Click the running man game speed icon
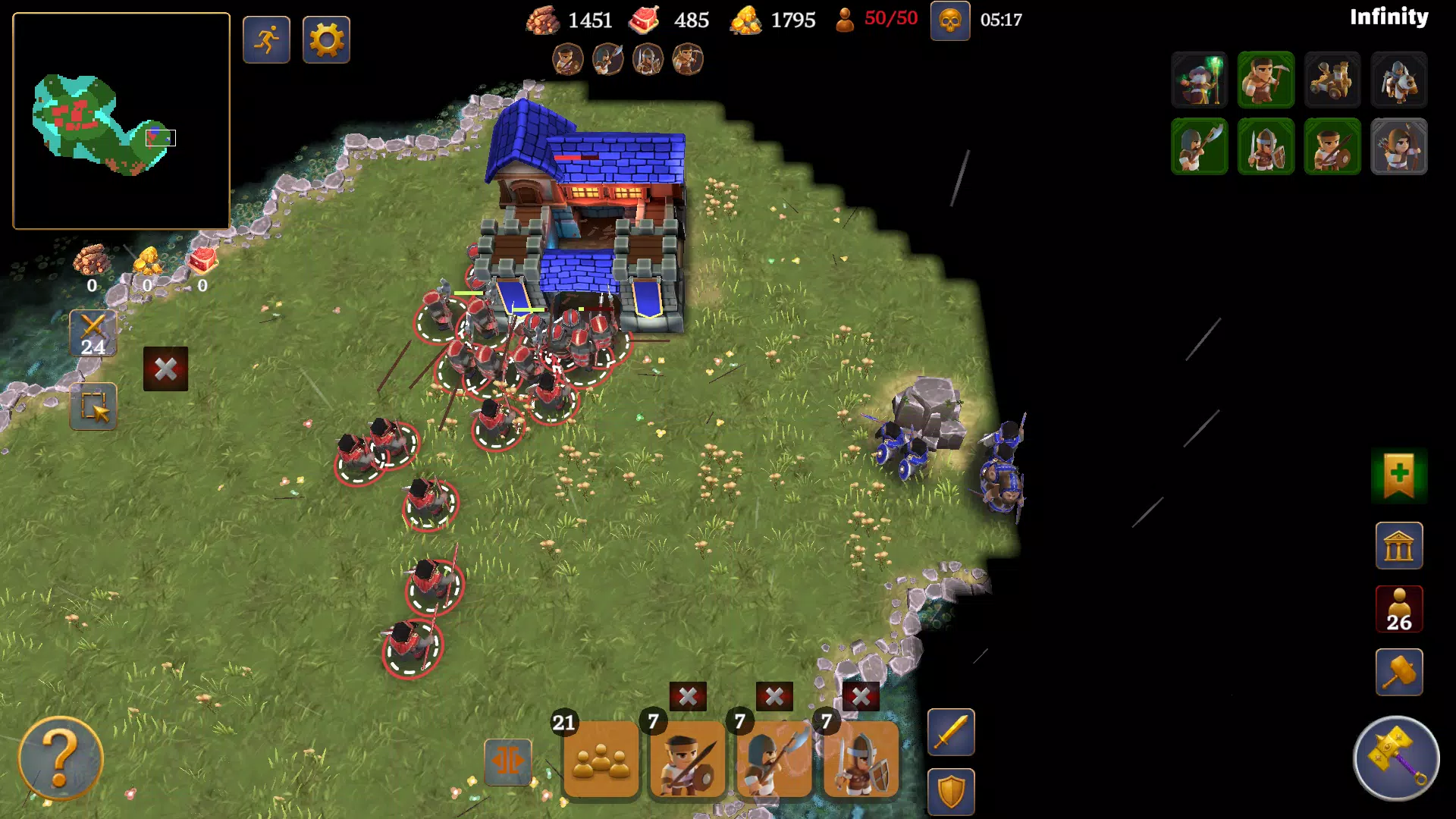This screenshot has width=1456, height=819. [265, 39]
